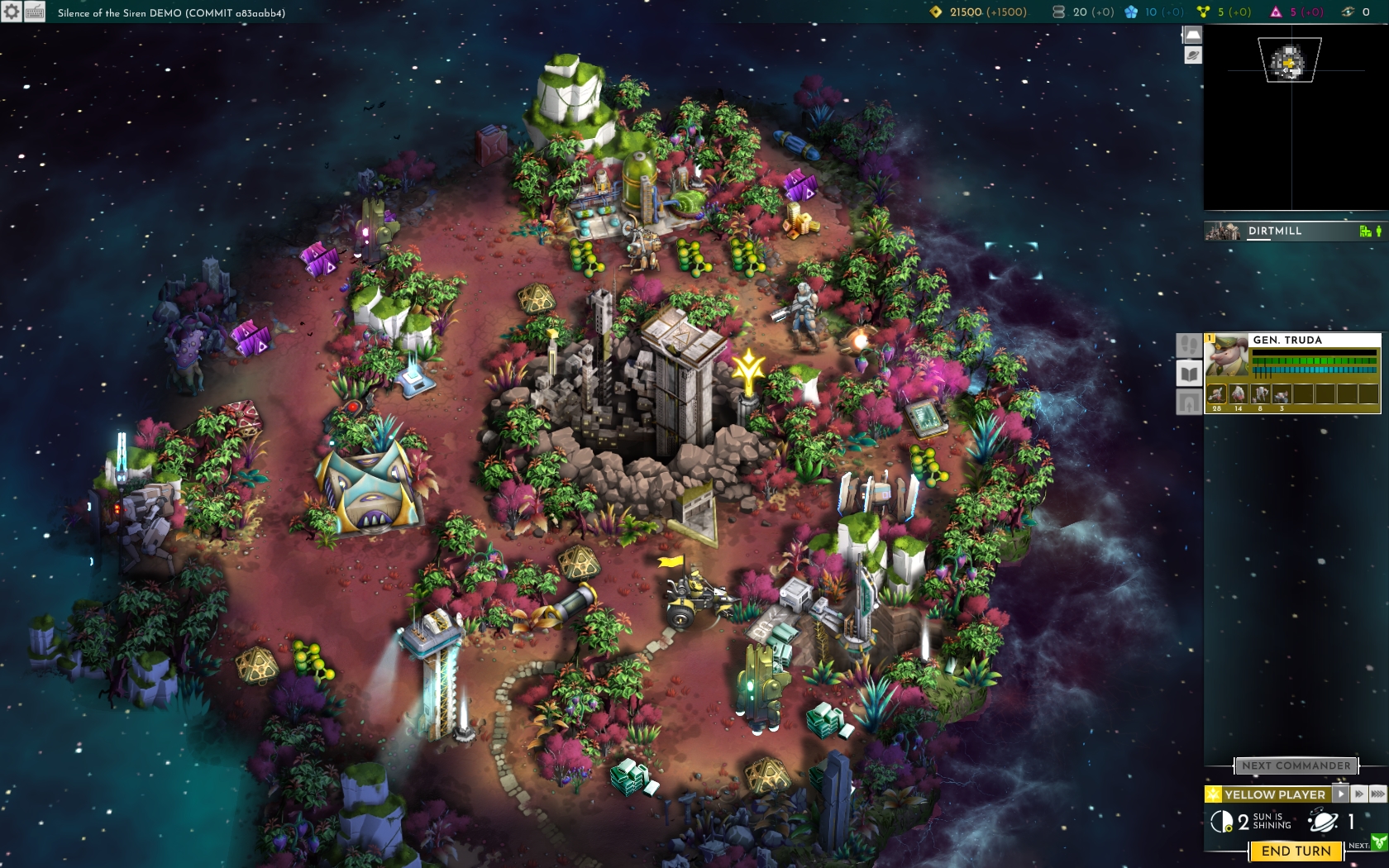Select the army unit stack of 8
The width and height of the screenshot is (1389, 868).
coord(1260,394)
